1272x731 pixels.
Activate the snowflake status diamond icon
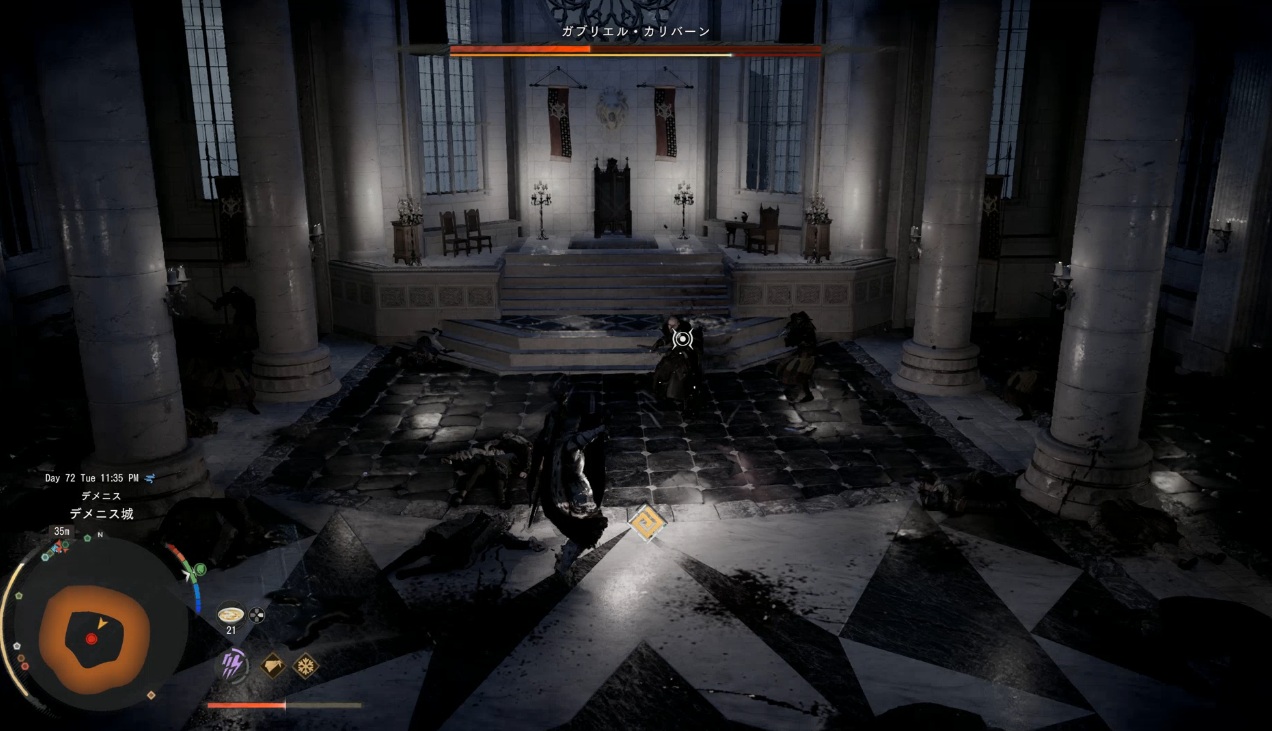pos(305,665)
